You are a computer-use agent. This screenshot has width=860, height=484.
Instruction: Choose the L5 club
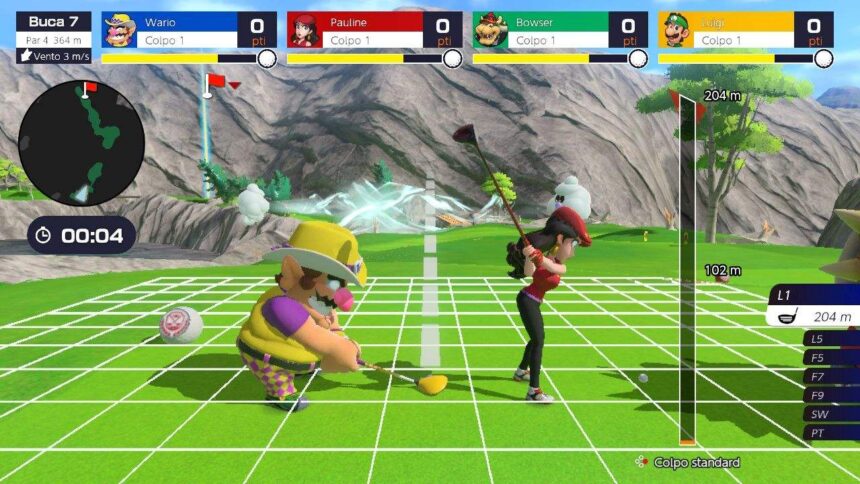pyautogui.click(x=830, y=338)
